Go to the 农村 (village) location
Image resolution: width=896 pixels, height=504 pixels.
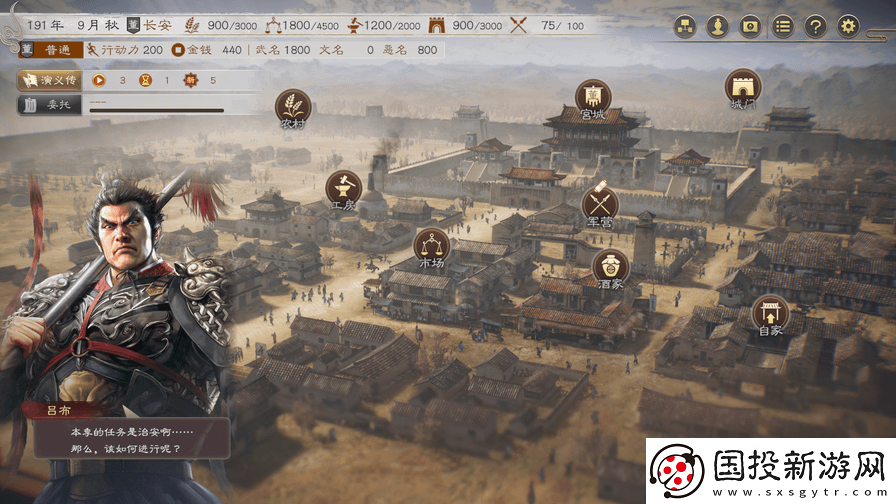click(x=293, y=106)
